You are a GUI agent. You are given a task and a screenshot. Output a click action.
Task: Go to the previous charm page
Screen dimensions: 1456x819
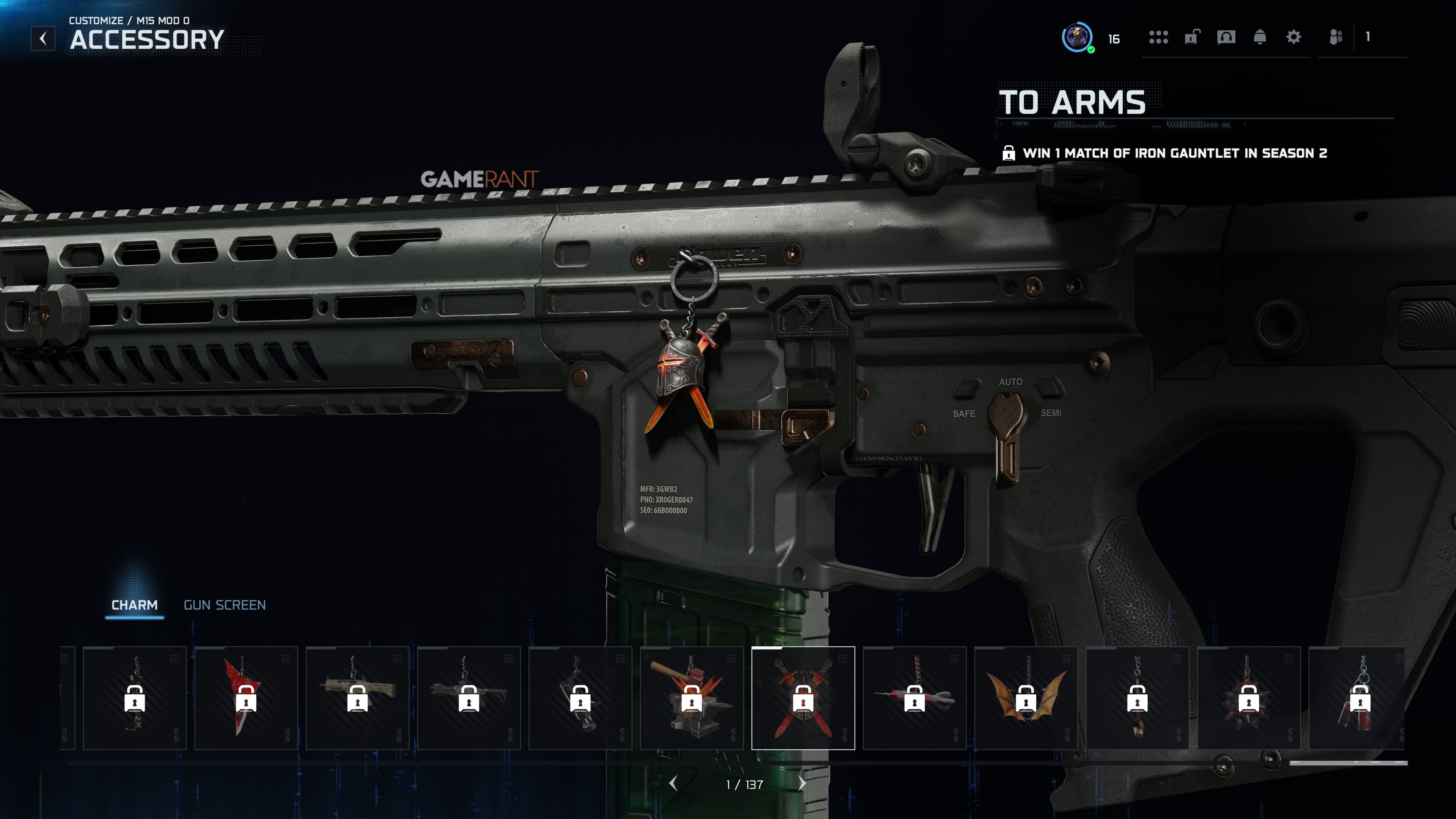click(x=673, y=784)
